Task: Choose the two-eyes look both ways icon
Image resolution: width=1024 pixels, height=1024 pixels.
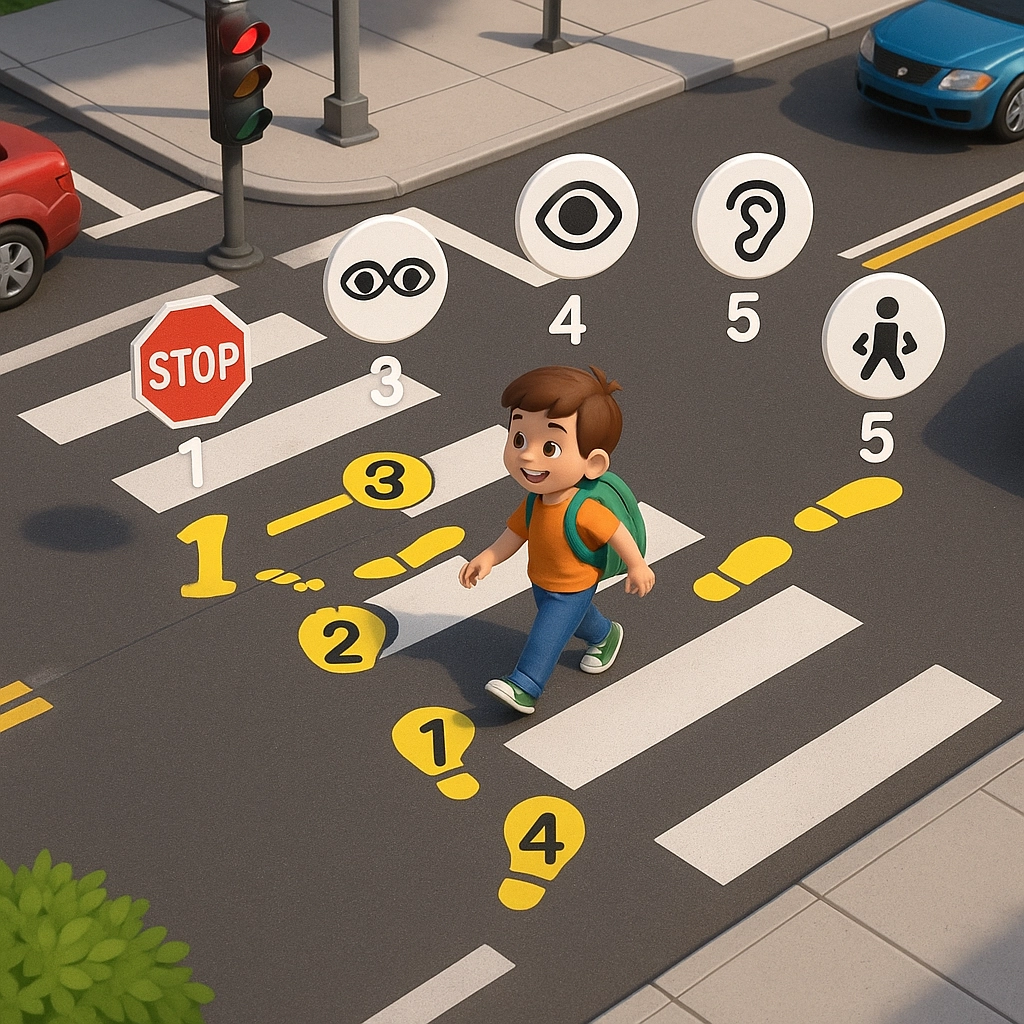Action: 386,279
